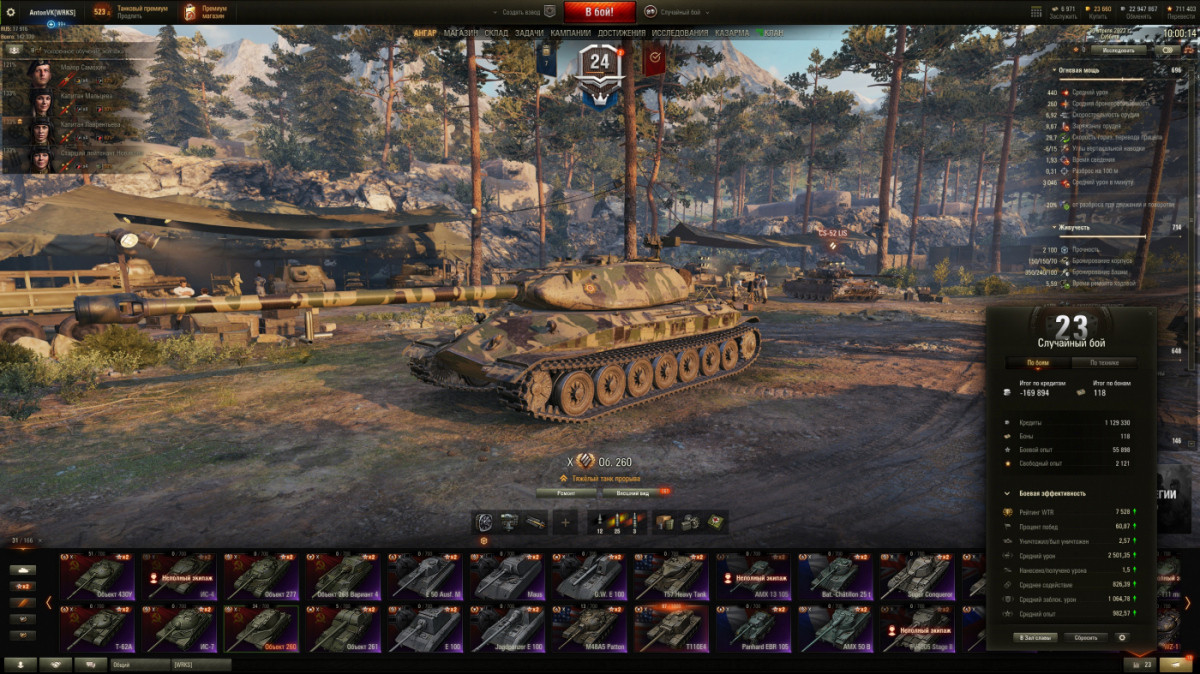
Task: Select the Maus tank in the carousel
Action: [508, 578]
